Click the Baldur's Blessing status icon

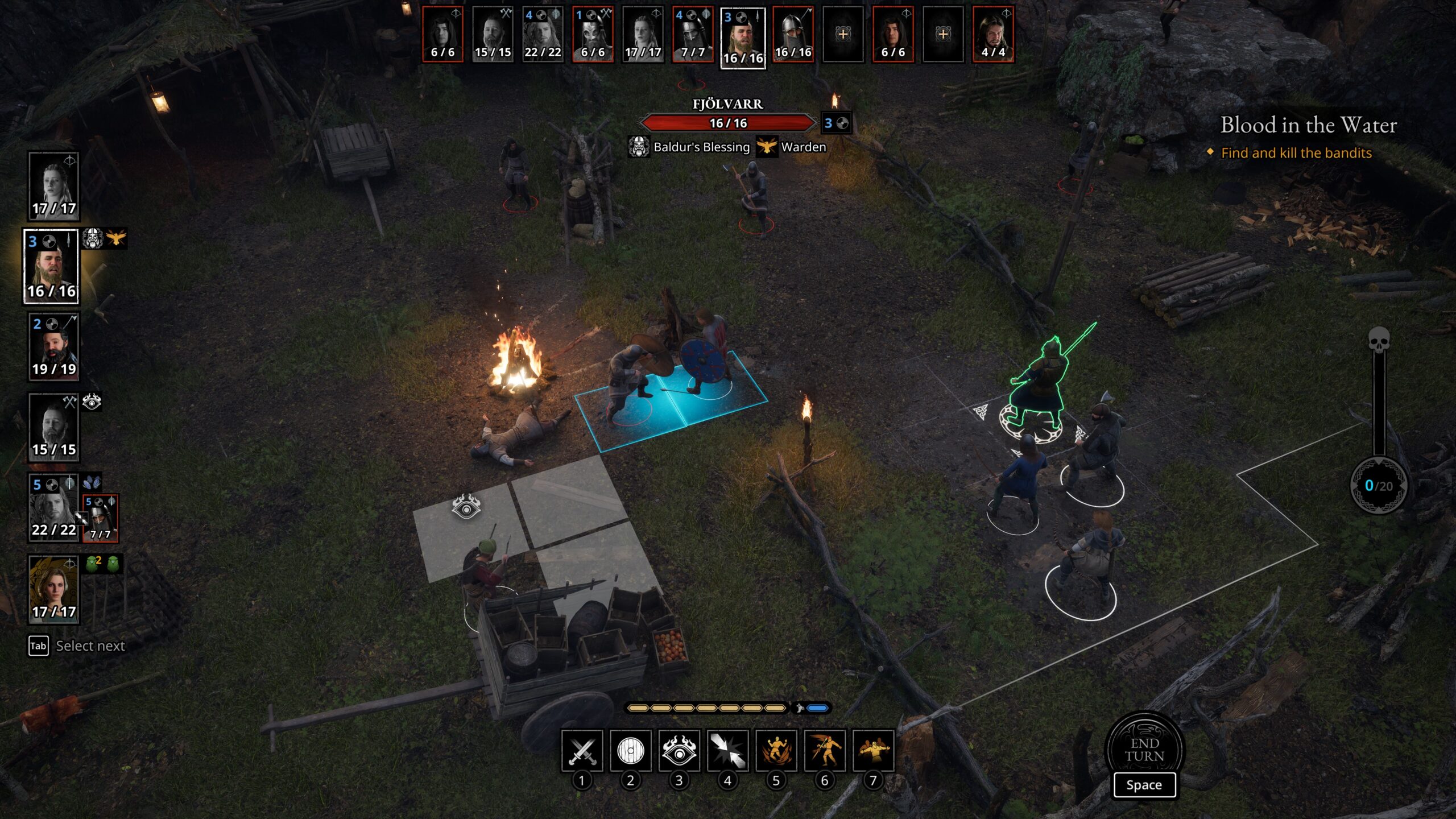[x=638, y=147]
